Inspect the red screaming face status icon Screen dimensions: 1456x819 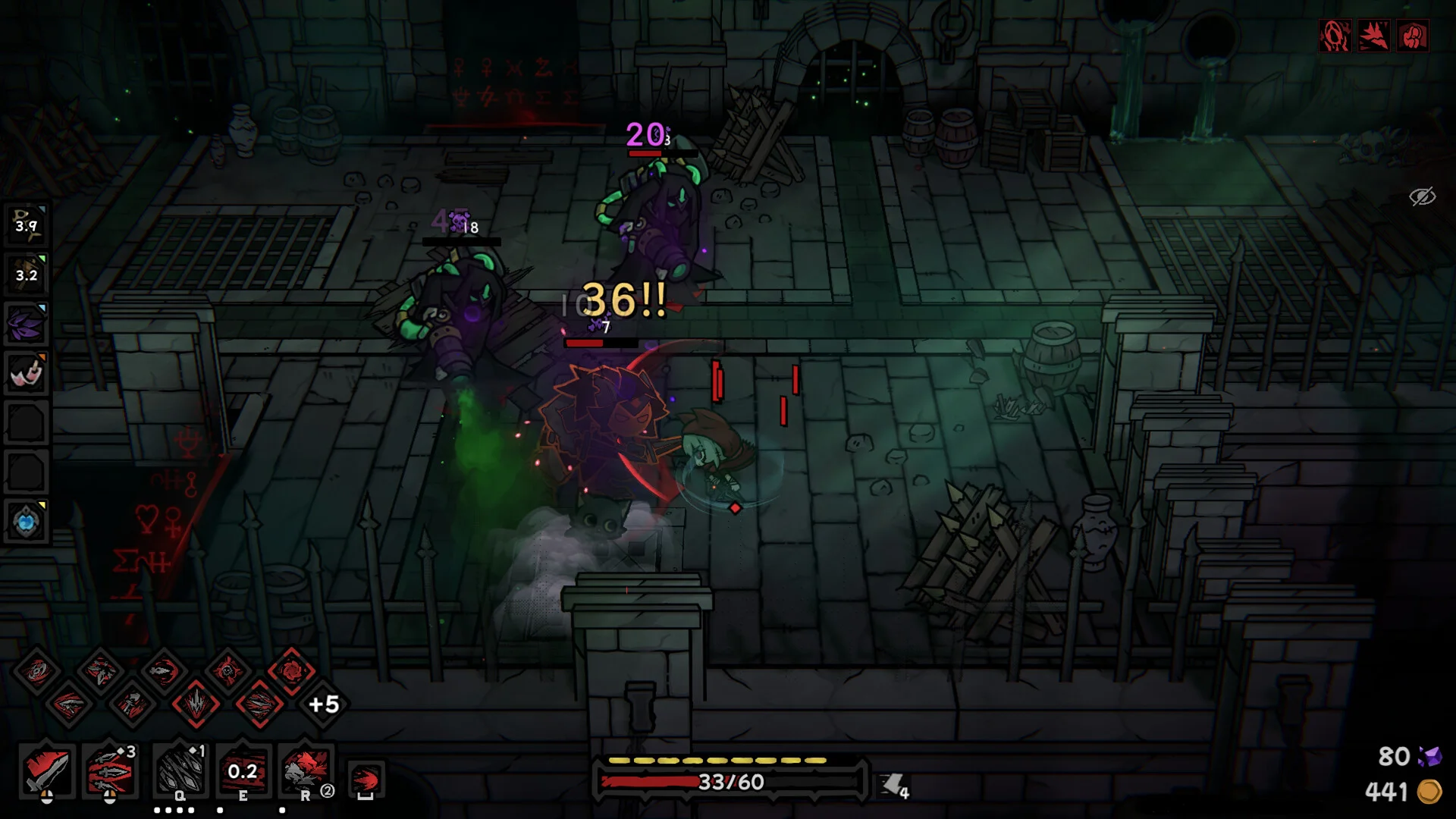pos(1335,36)
